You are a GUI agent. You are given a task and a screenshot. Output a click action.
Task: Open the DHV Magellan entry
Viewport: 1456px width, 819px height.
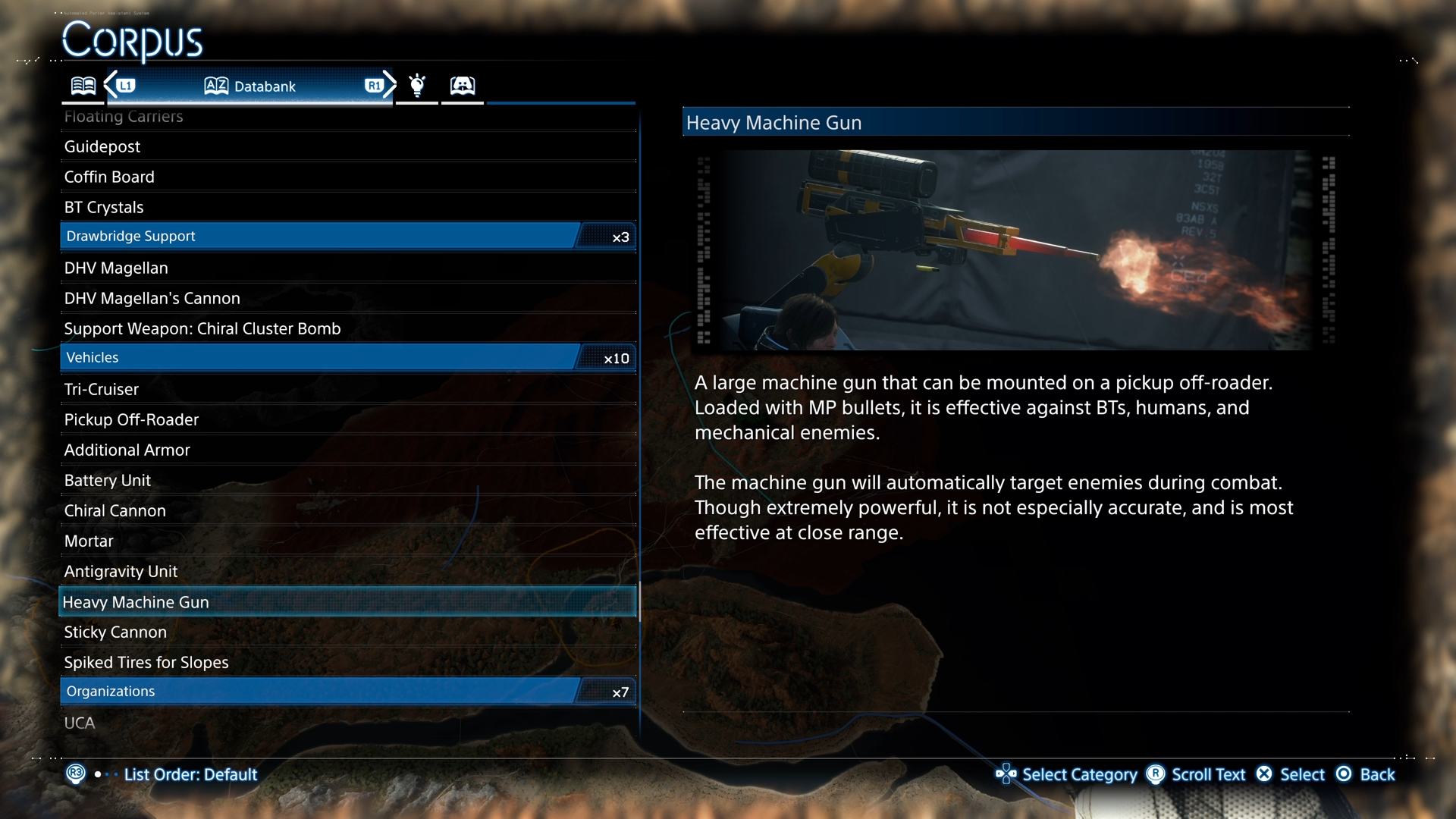coord(116,268)
